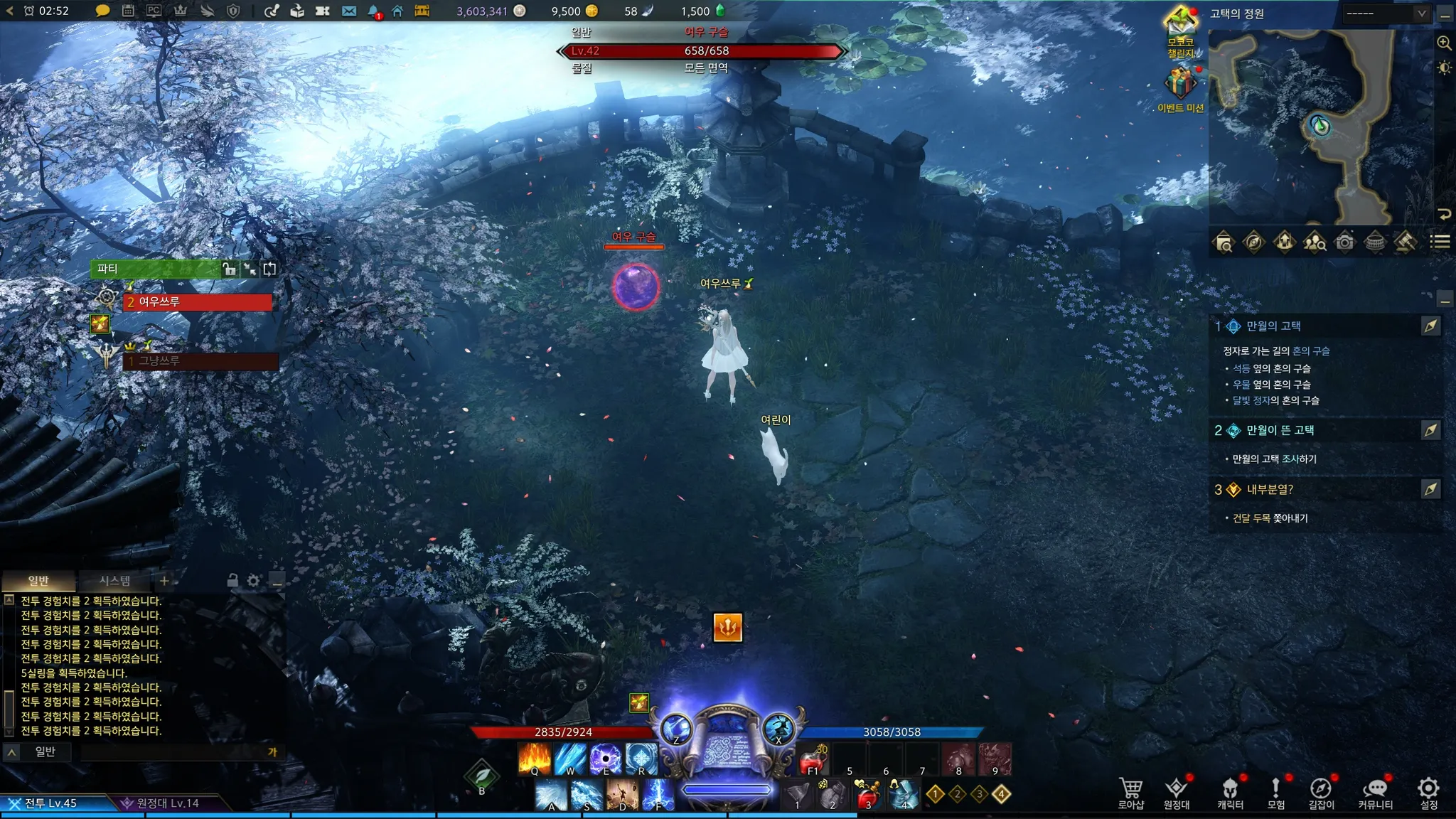Image resolution: width=1456 pixels, height=819 pixels.
Task: Select the 내부분열? quest in tracker
Action: pos(1270,490)
